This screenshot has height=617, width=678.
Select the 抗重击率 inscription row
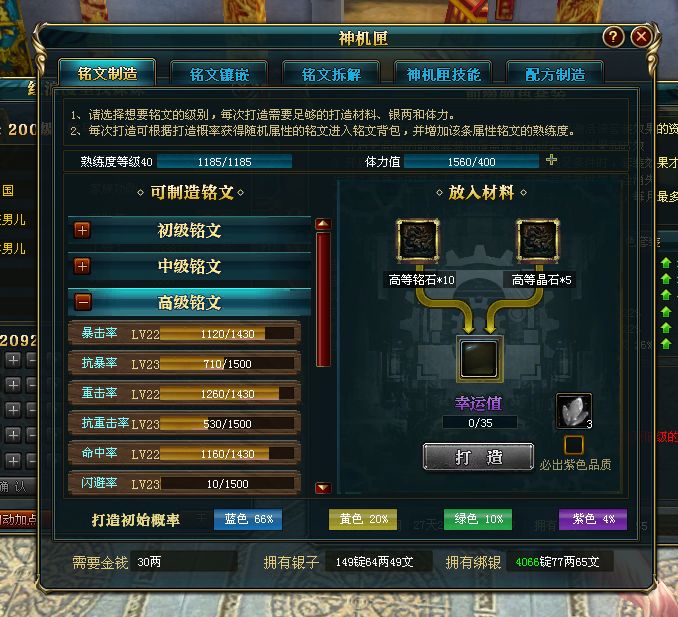point(185,424)
